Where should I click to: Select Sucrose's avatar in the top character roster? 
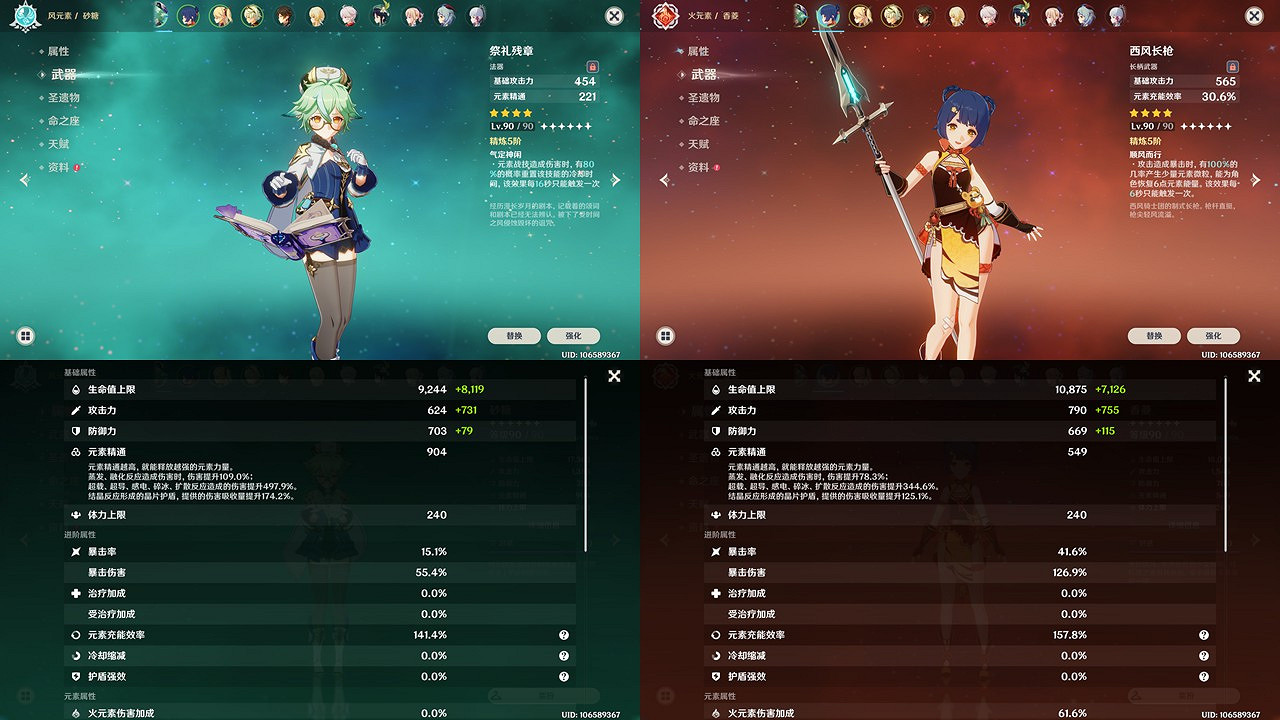(x=160, y=15)
